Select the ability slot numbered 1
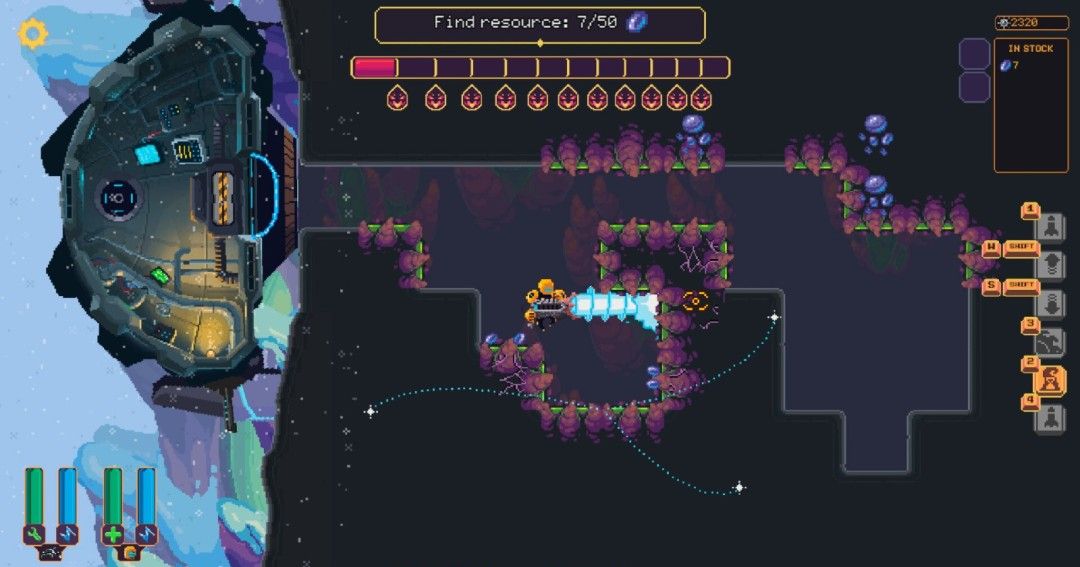Screen dimensions: 1080x567 coord(1049,225)
